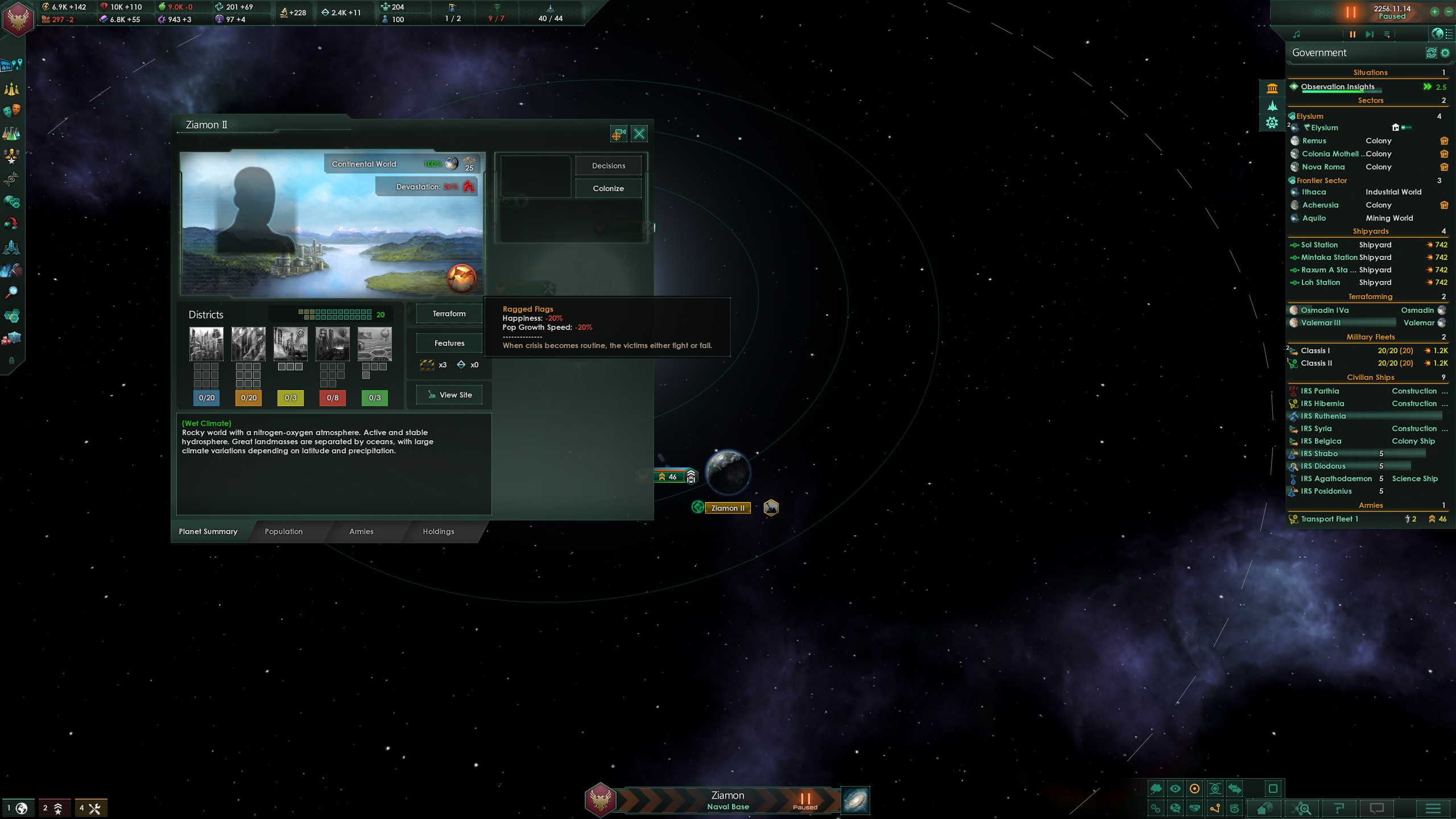Open the Situation Log with the chandelier icon
Screen dimensions: 1456x819
(x=11, y=89)
